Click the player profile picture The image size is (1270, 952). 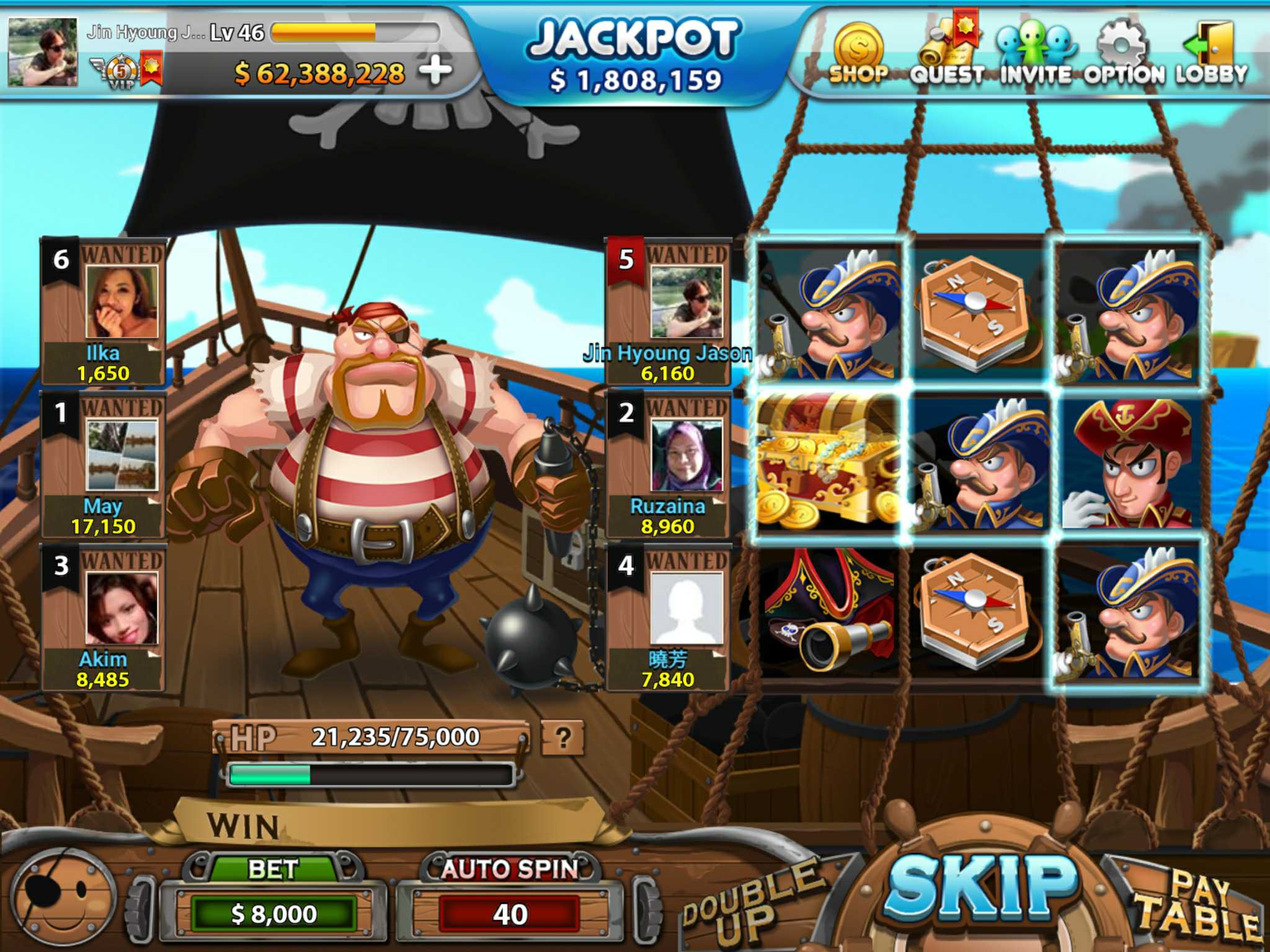(43, 52)
